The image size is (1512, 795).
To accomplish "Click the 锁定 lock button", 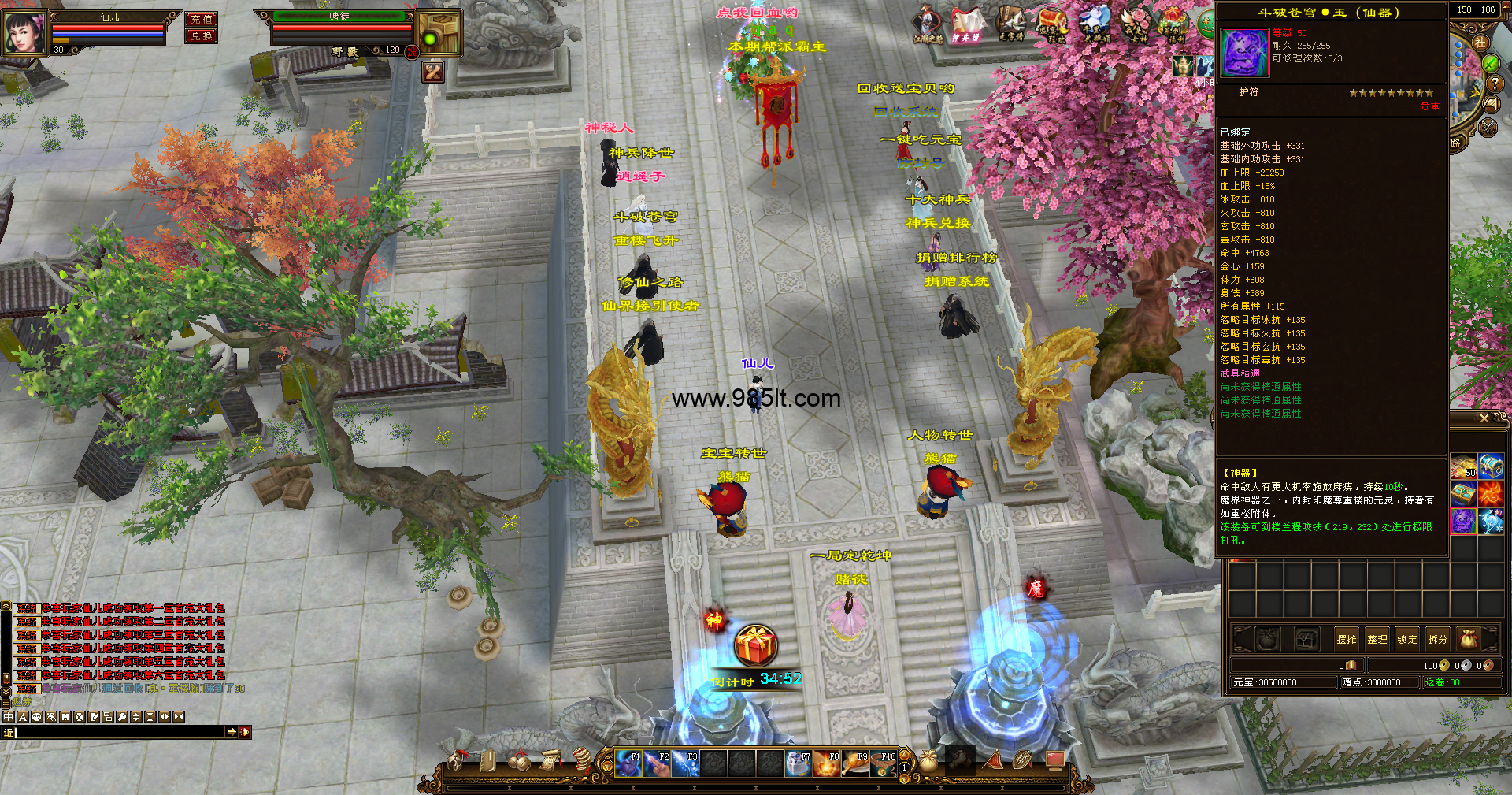I will (x=1407, y=640).
